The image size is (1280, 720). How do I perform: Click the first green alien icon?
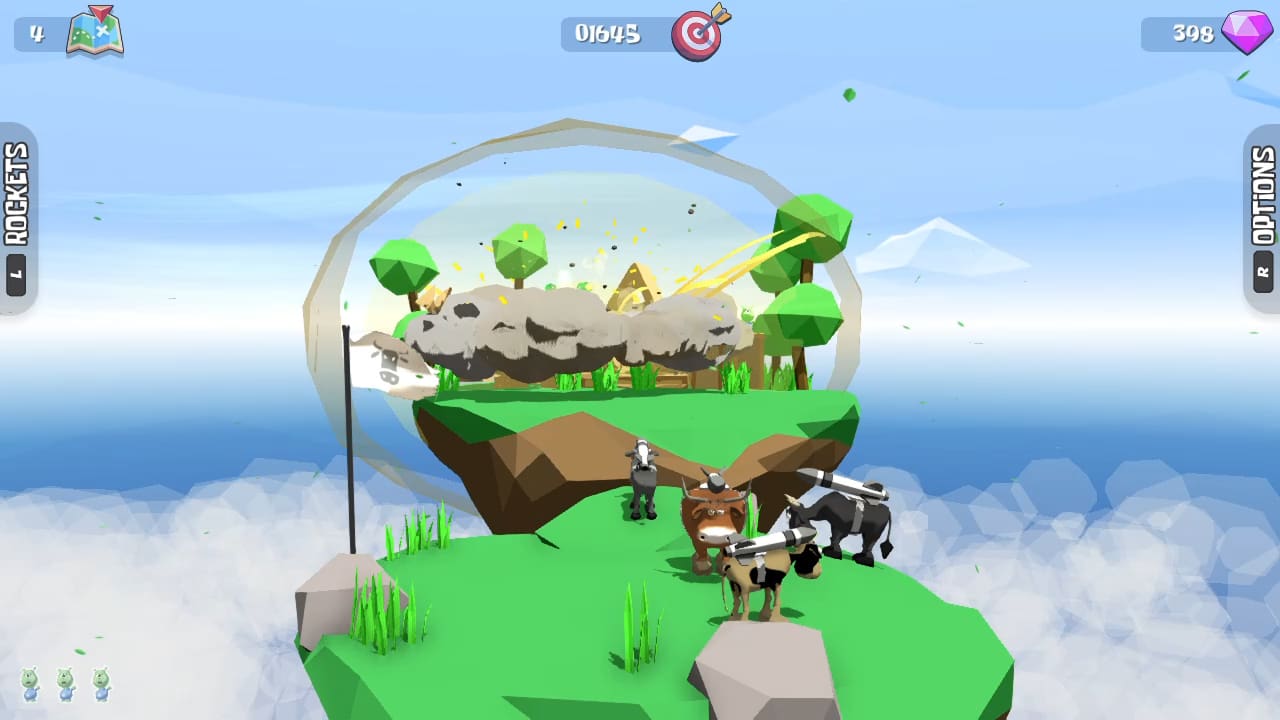pyautogui.click(x=30, y=686)
